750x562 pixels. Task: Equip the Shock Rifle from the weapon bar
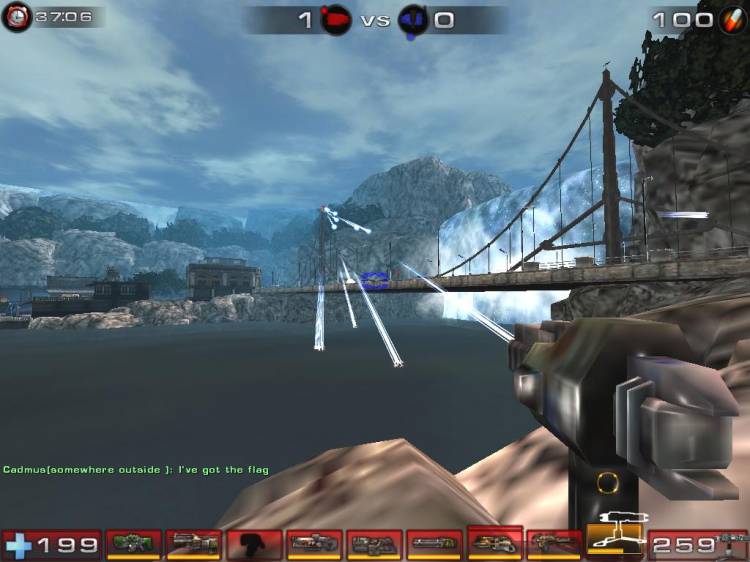point(313,544)
